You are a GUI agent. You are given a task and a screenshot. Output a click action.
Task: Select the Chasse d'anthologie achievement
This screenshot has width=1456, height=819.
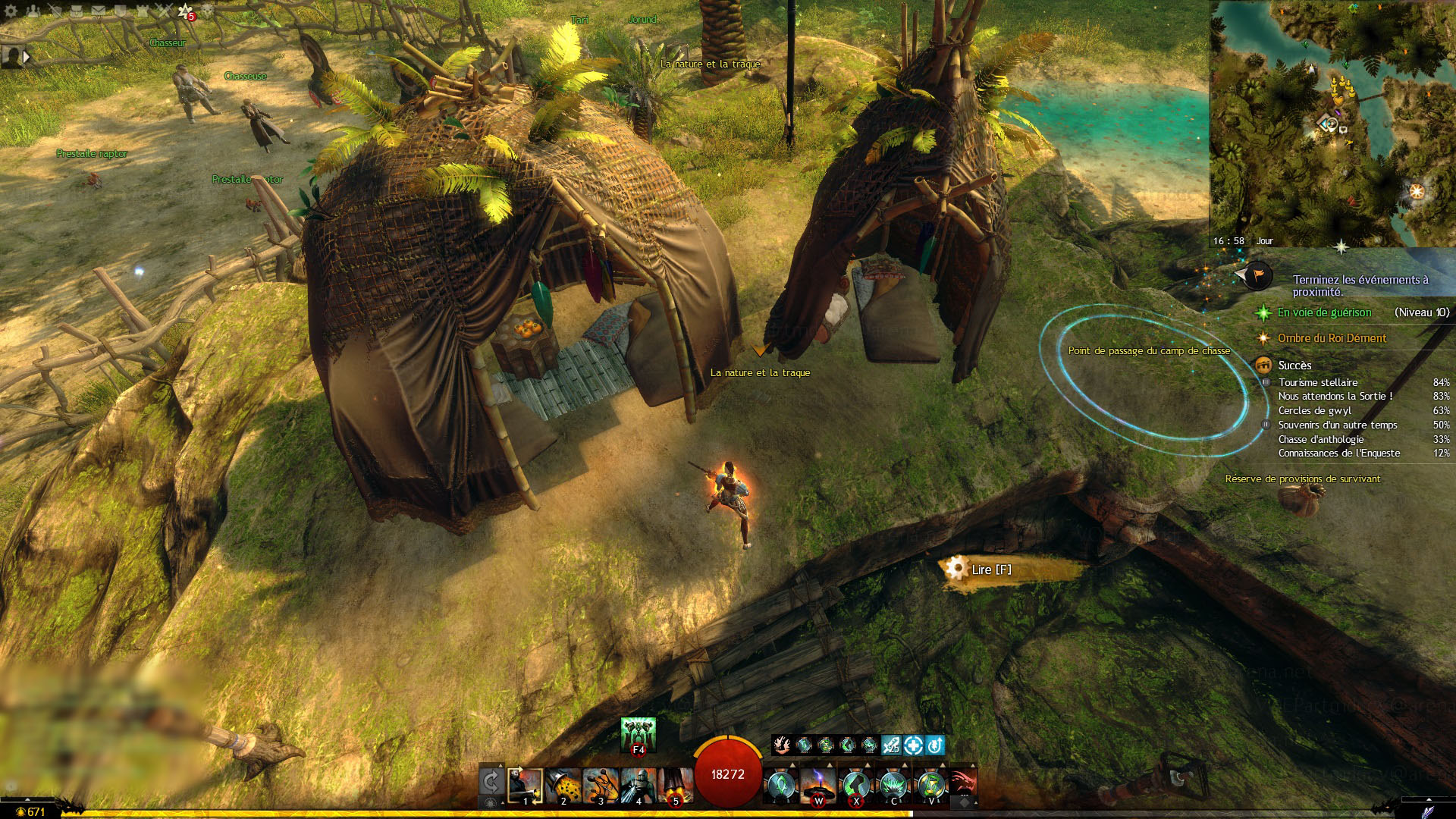click(x=1321, y=439)
